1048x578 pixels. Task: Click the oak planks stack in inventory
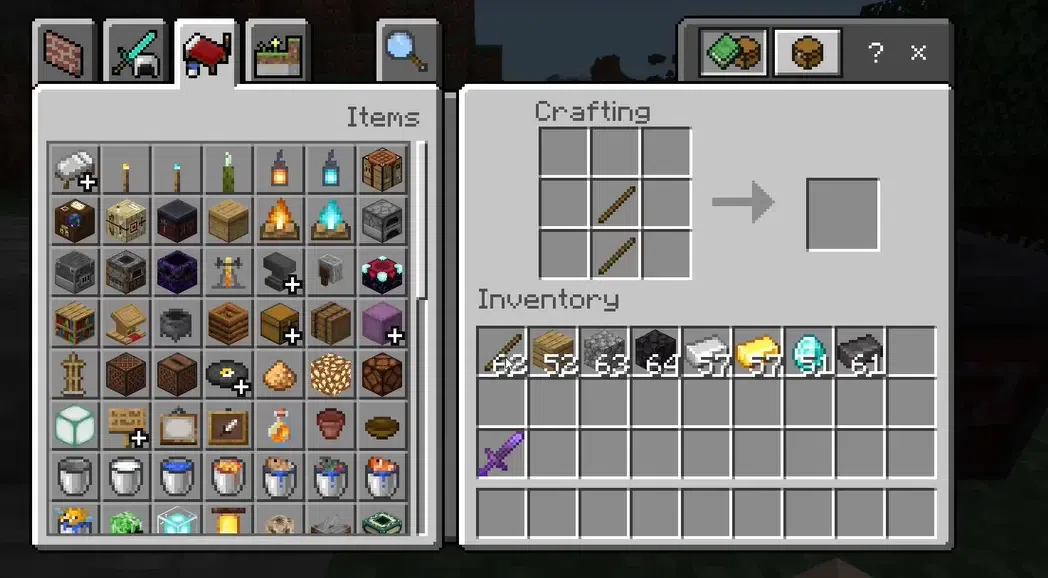point(554,352)
